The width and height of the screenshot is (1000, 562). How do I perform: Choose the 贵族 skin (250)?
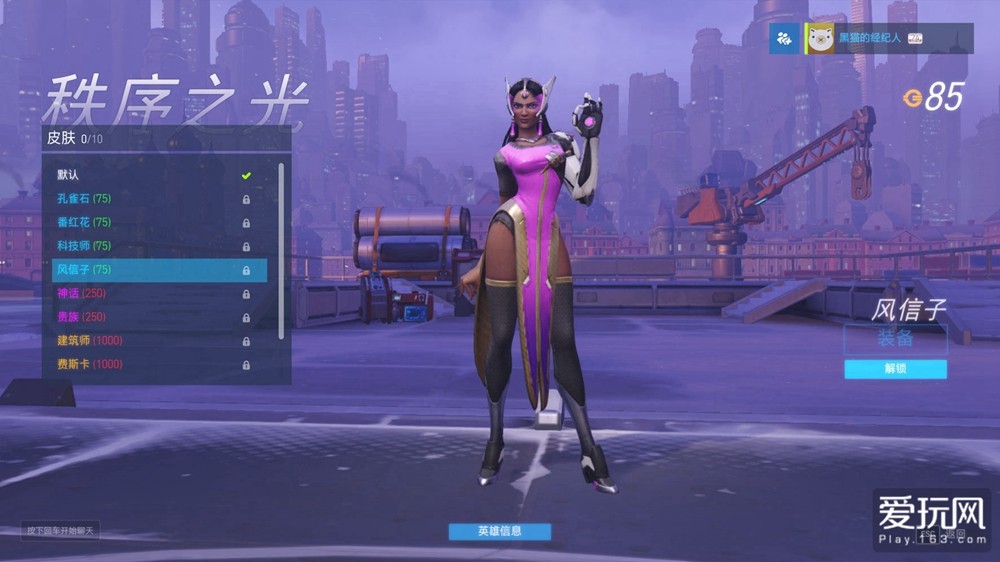(x=150, y=317)
